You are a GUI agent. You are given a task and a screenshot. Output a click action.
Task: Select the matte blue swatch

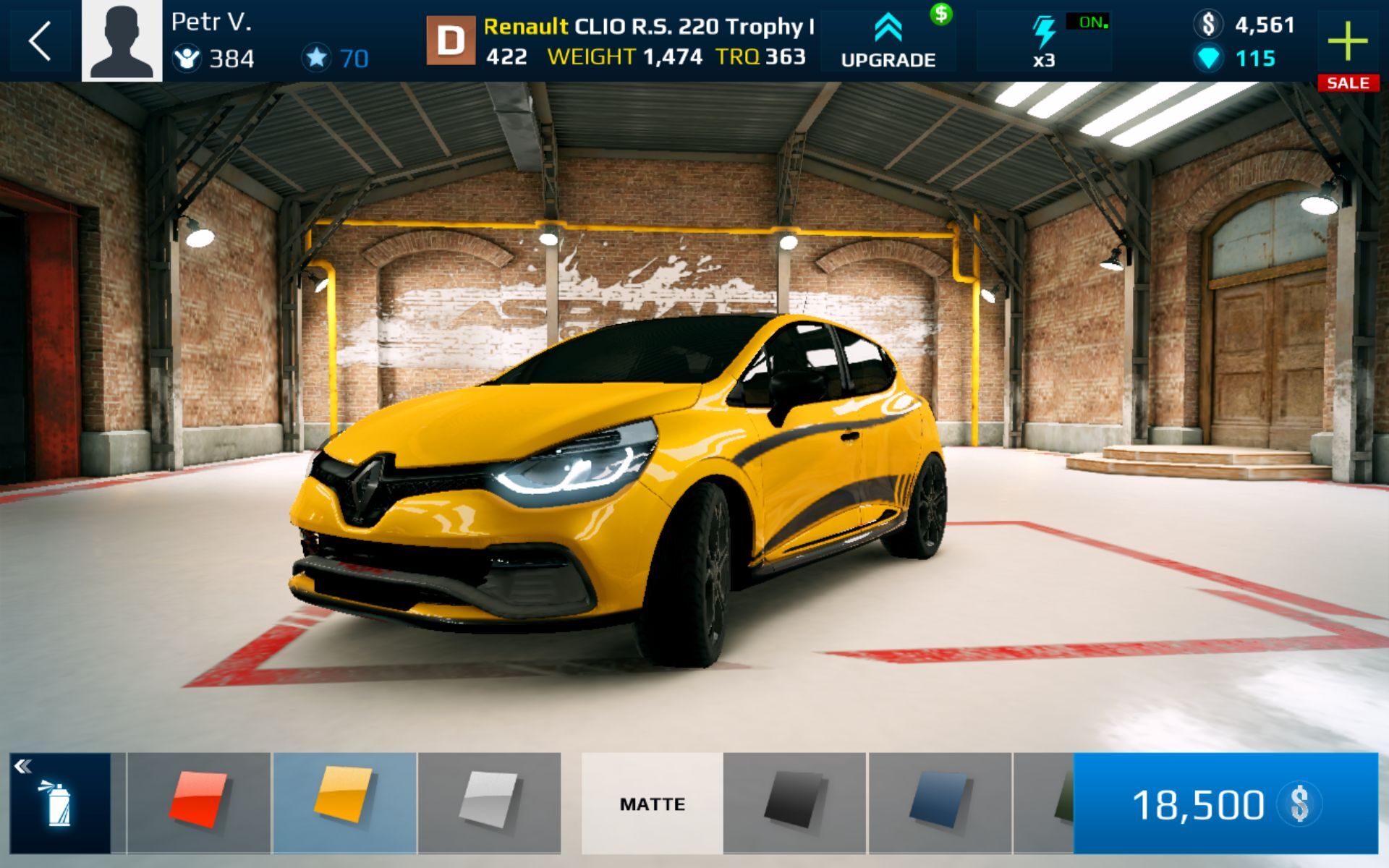point(939,803)
